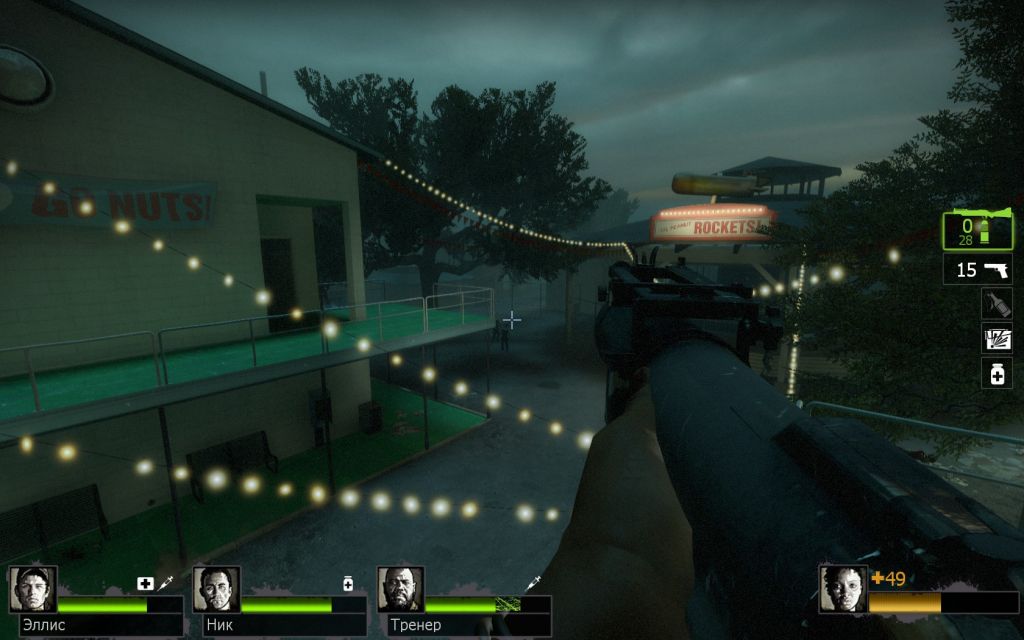
Task: Click your own survivor portrait
Action: coord(842,590)
